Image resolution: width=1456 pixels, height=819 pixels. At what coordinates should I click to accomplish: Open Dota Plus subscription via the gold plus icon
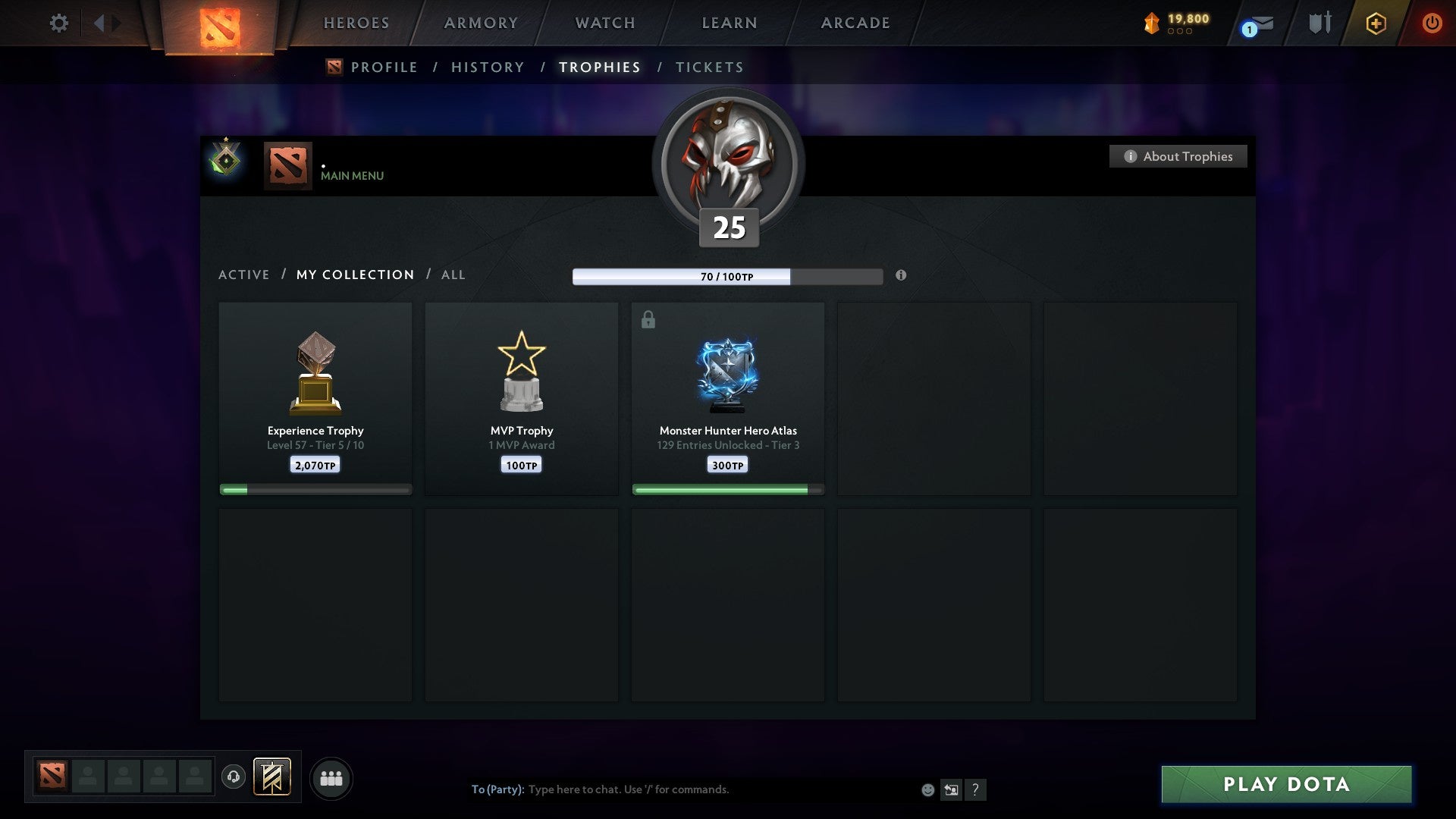tap(1376, 23)
